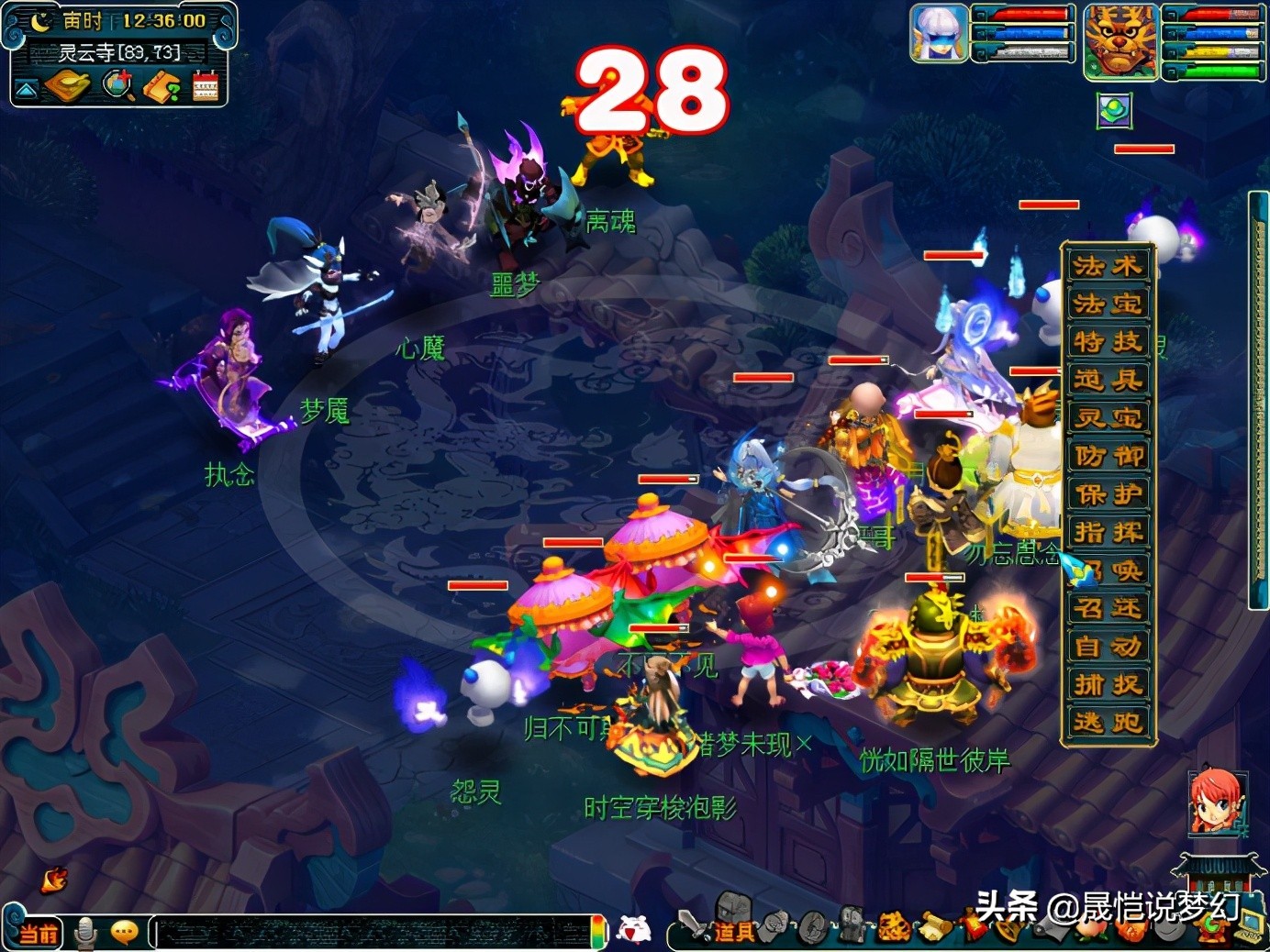Choose the 法宝 combat command

(1108, 304)
